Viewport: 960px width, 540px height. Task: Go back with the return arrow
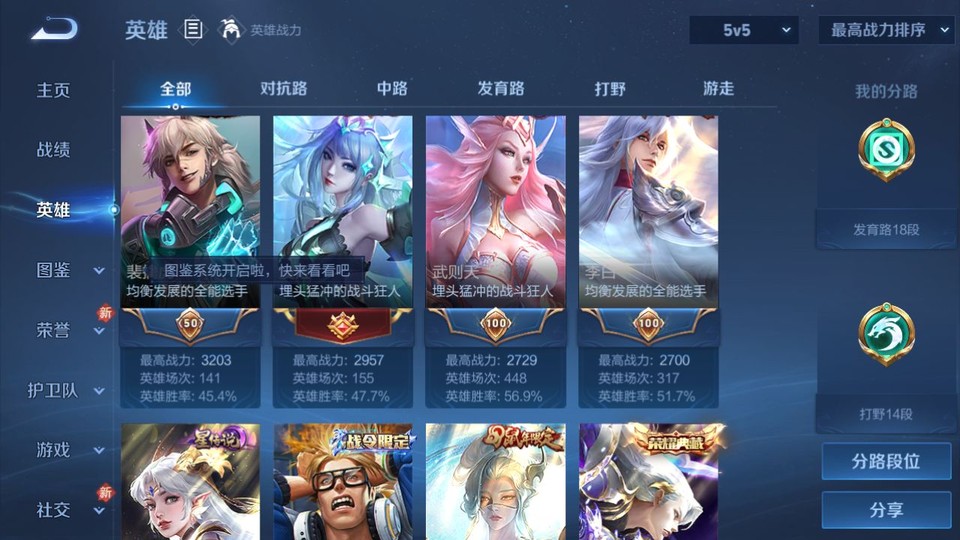(53, 30)
